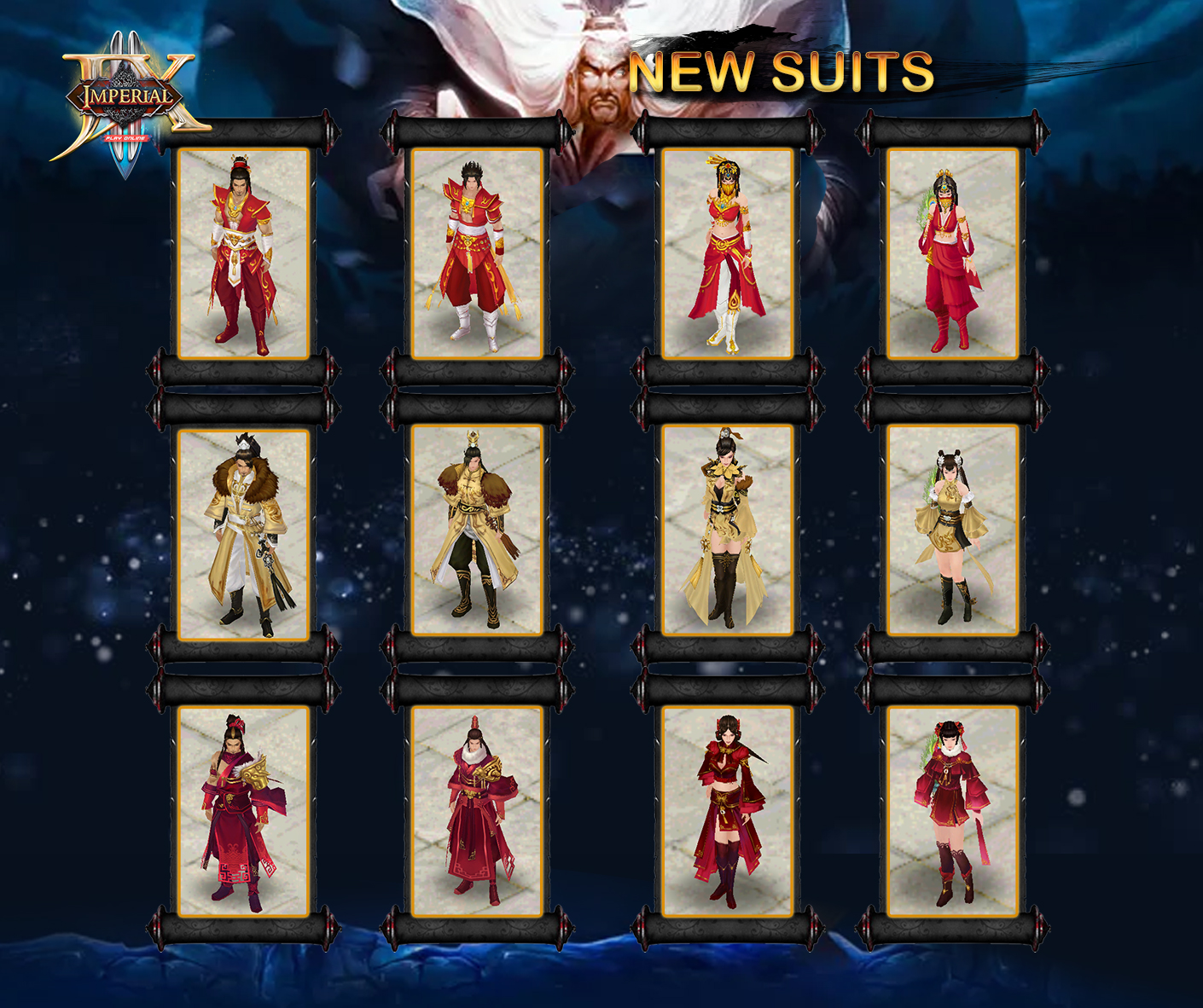1203x1008 pixels.
Task: Select red suit thumbnail with red boots, bare arms
Action: 243,254
